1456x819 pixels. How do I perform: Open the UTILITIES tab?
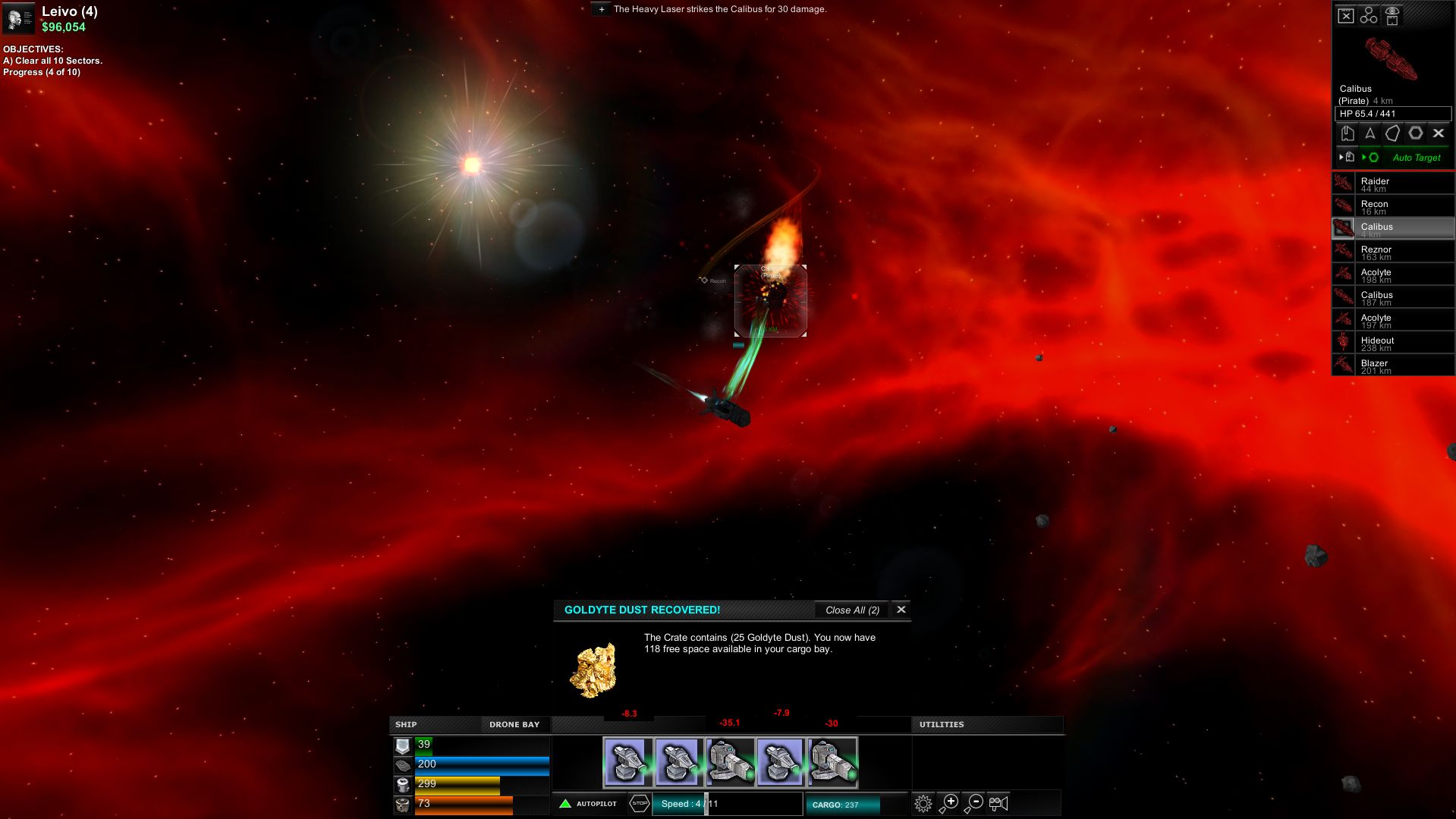[942, 725]
